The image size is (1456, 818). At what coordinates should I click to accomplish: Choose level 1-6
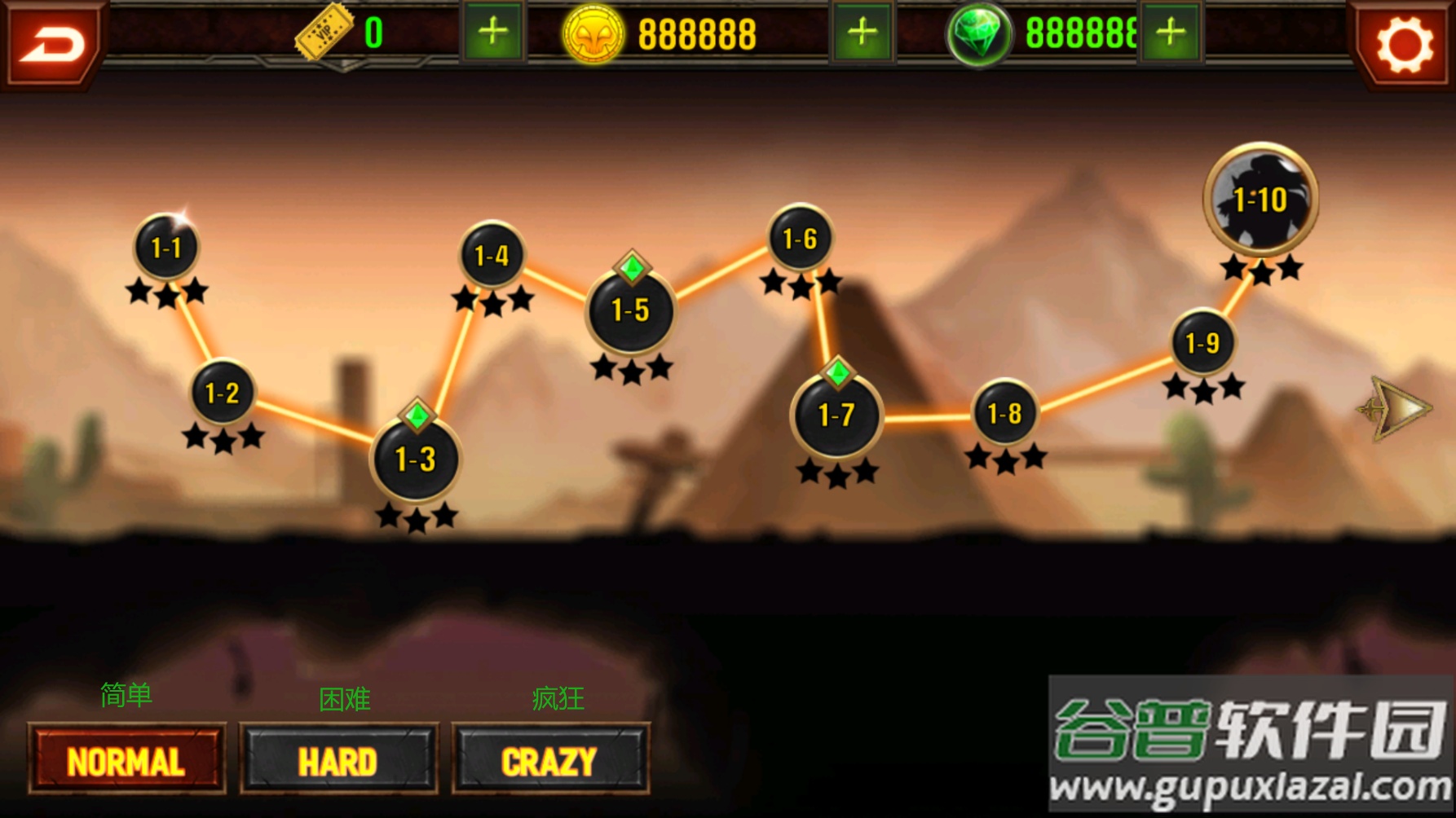(x=800, y=238)
